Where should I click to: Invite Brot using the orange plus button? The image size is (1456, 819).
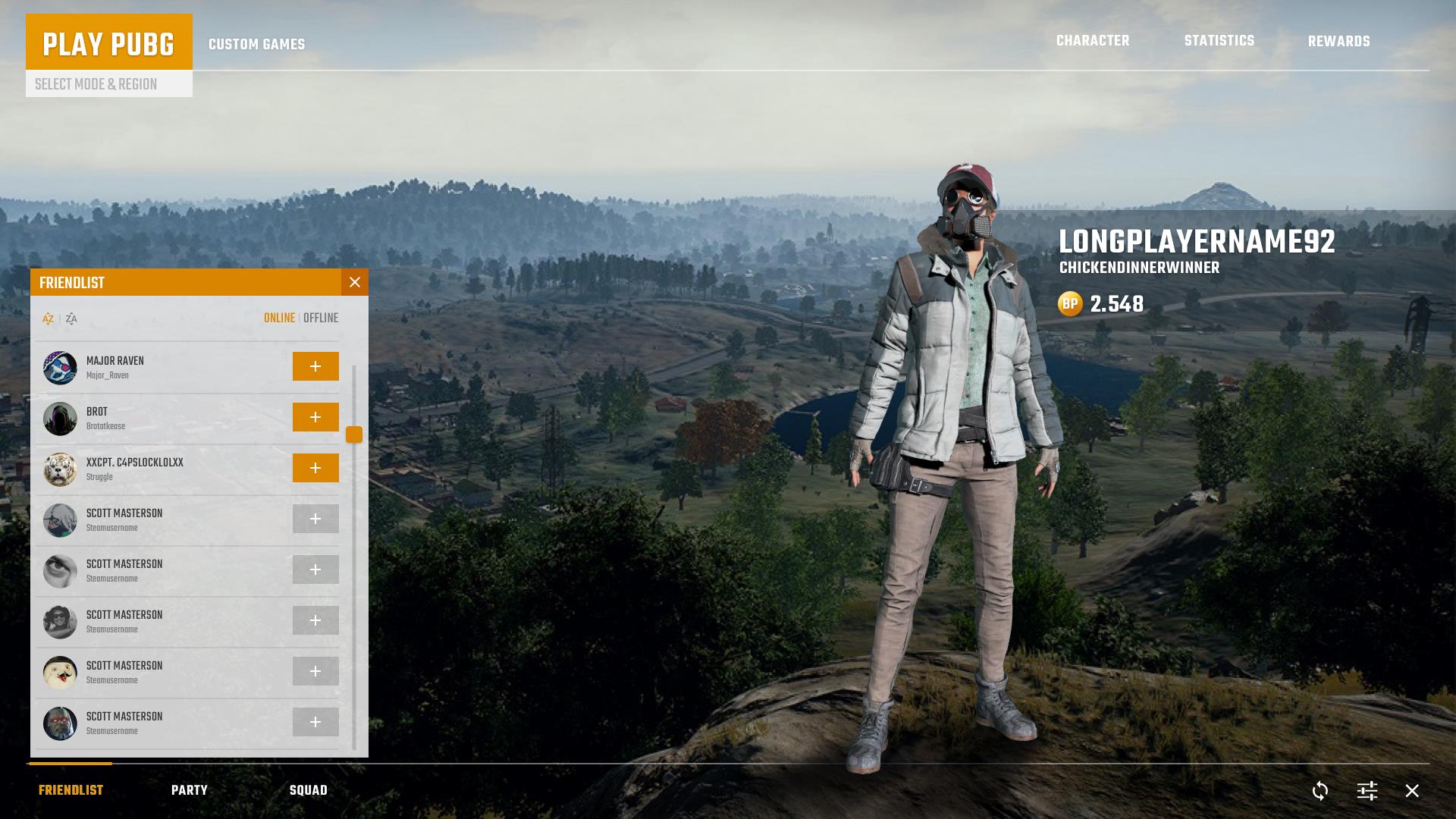pos(315,417)
